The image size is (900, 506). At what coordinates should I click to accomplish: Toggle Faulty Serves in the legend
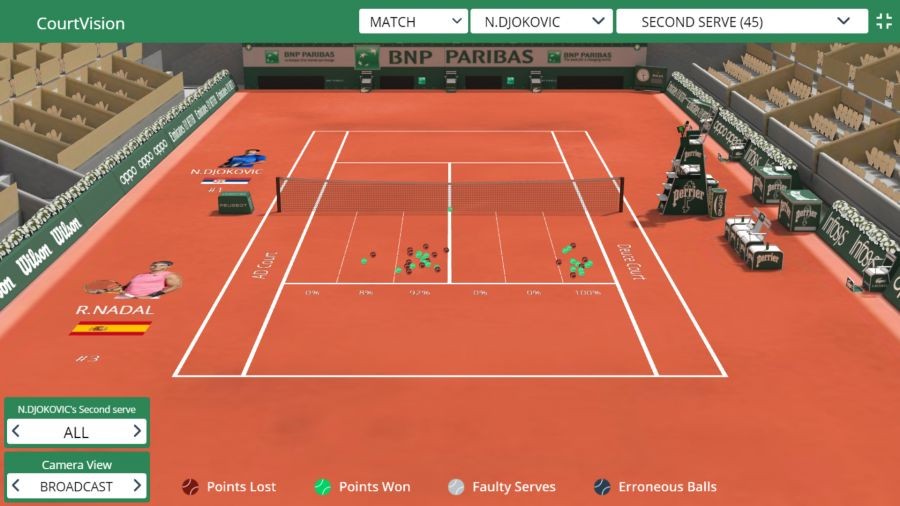[502, 487]
